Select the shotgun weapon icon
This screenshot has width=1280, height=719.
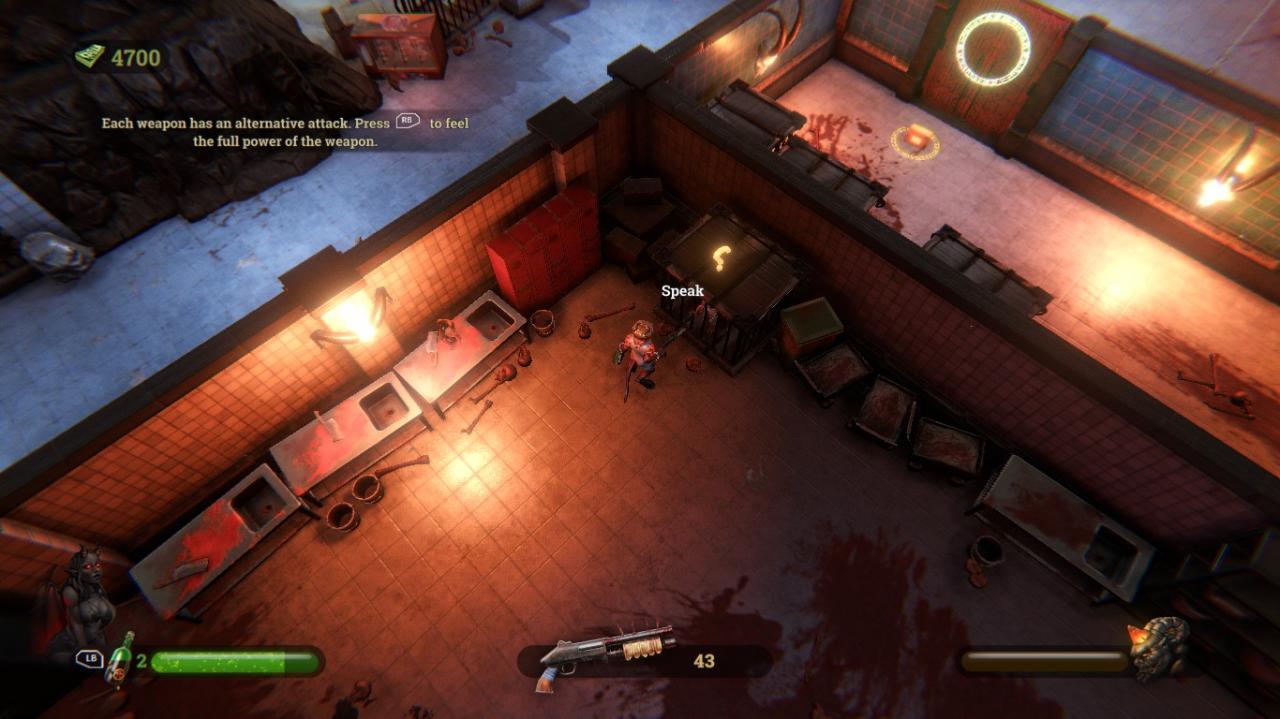[606, 655]
